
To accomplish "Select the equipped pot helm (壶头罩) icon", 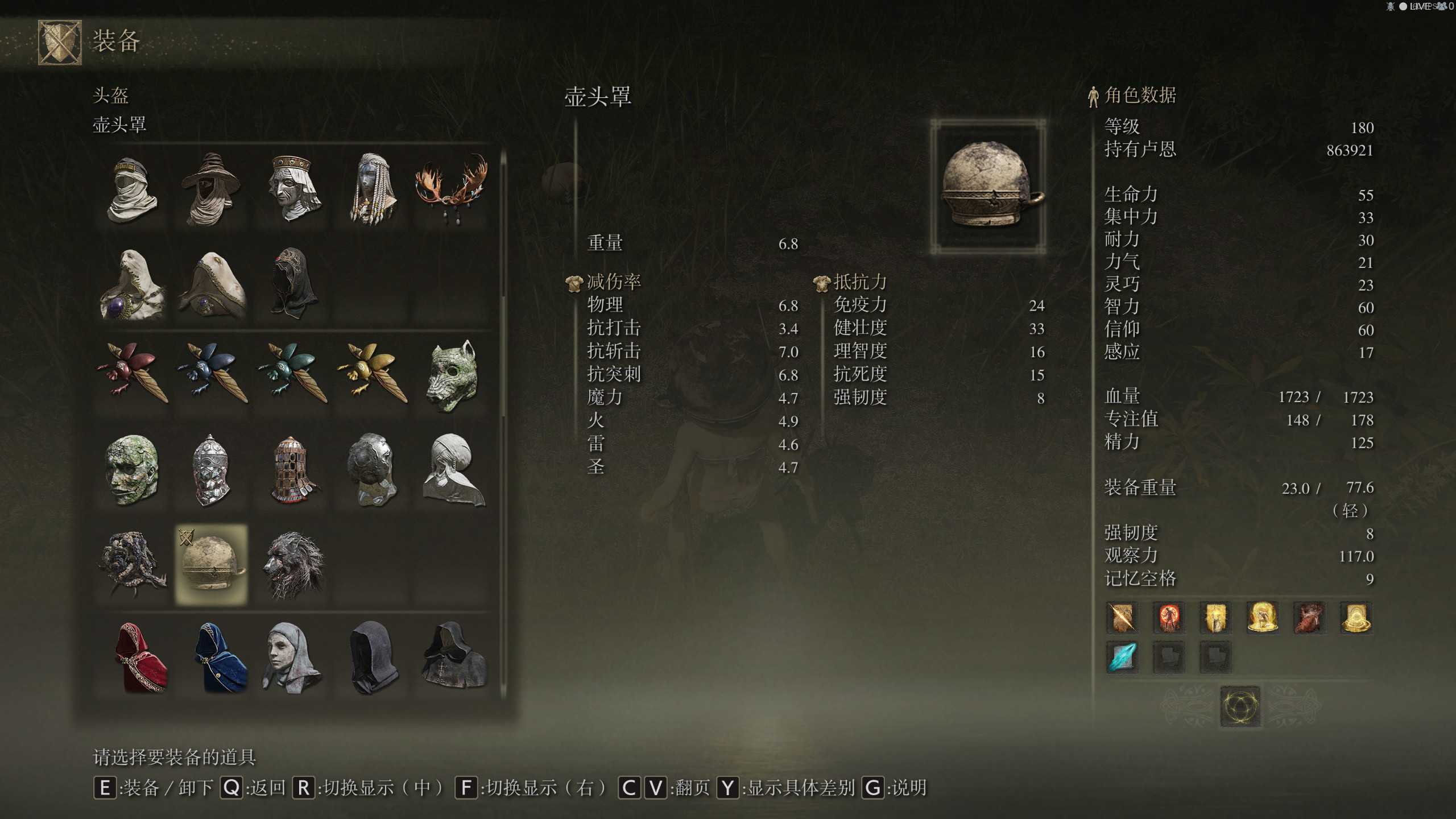I will 212,562.
